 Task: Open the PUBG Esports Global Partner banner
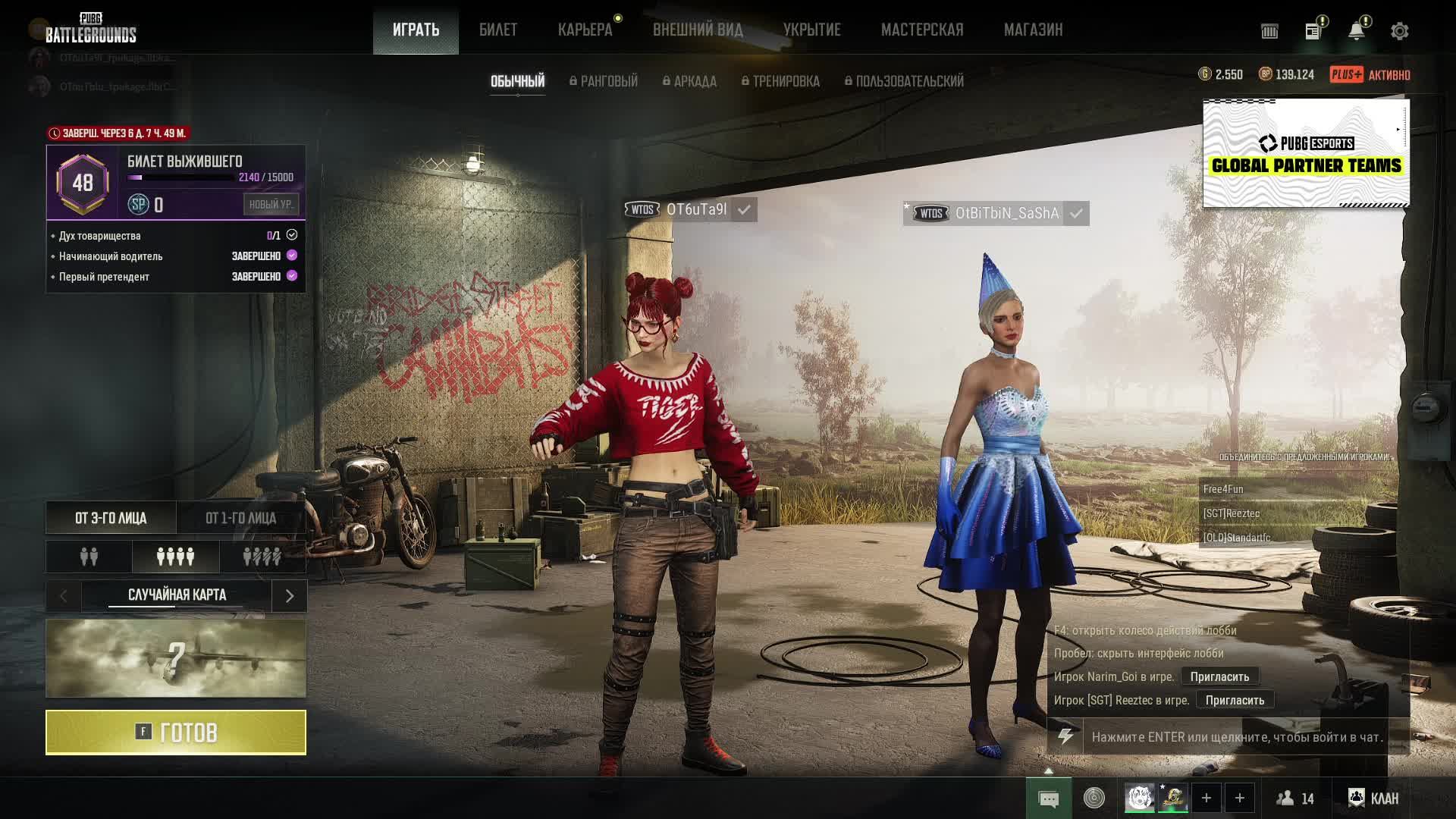point(1306,153)
